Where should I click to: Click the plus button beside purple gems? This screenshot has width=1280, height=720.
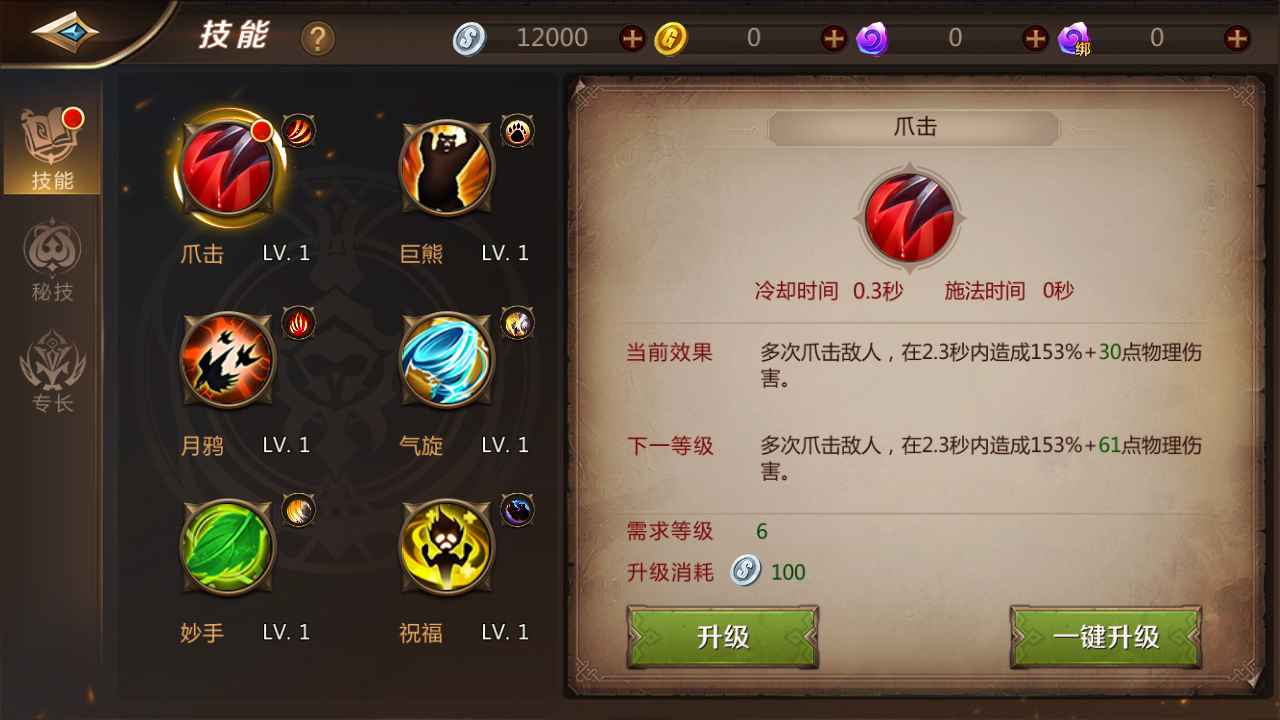(x=1034, y=37)
